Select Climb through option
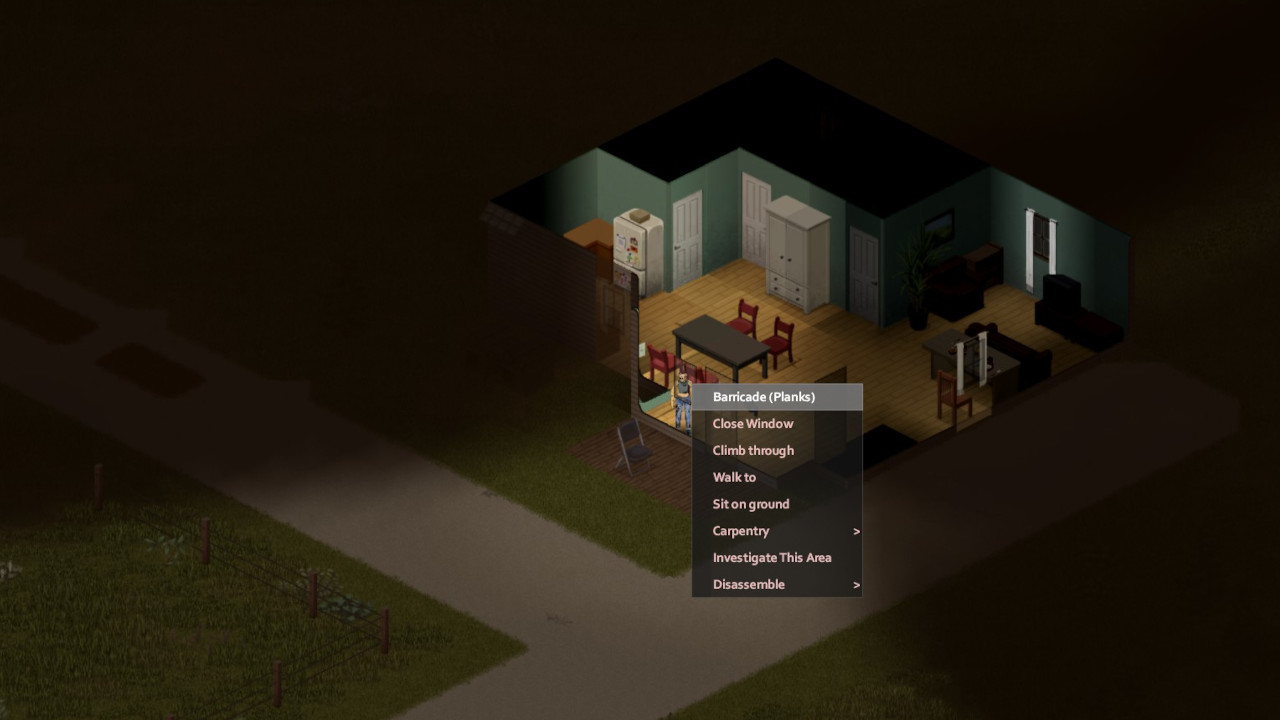The height and width of the screenshot is (720, 1280). coord(753,450)
